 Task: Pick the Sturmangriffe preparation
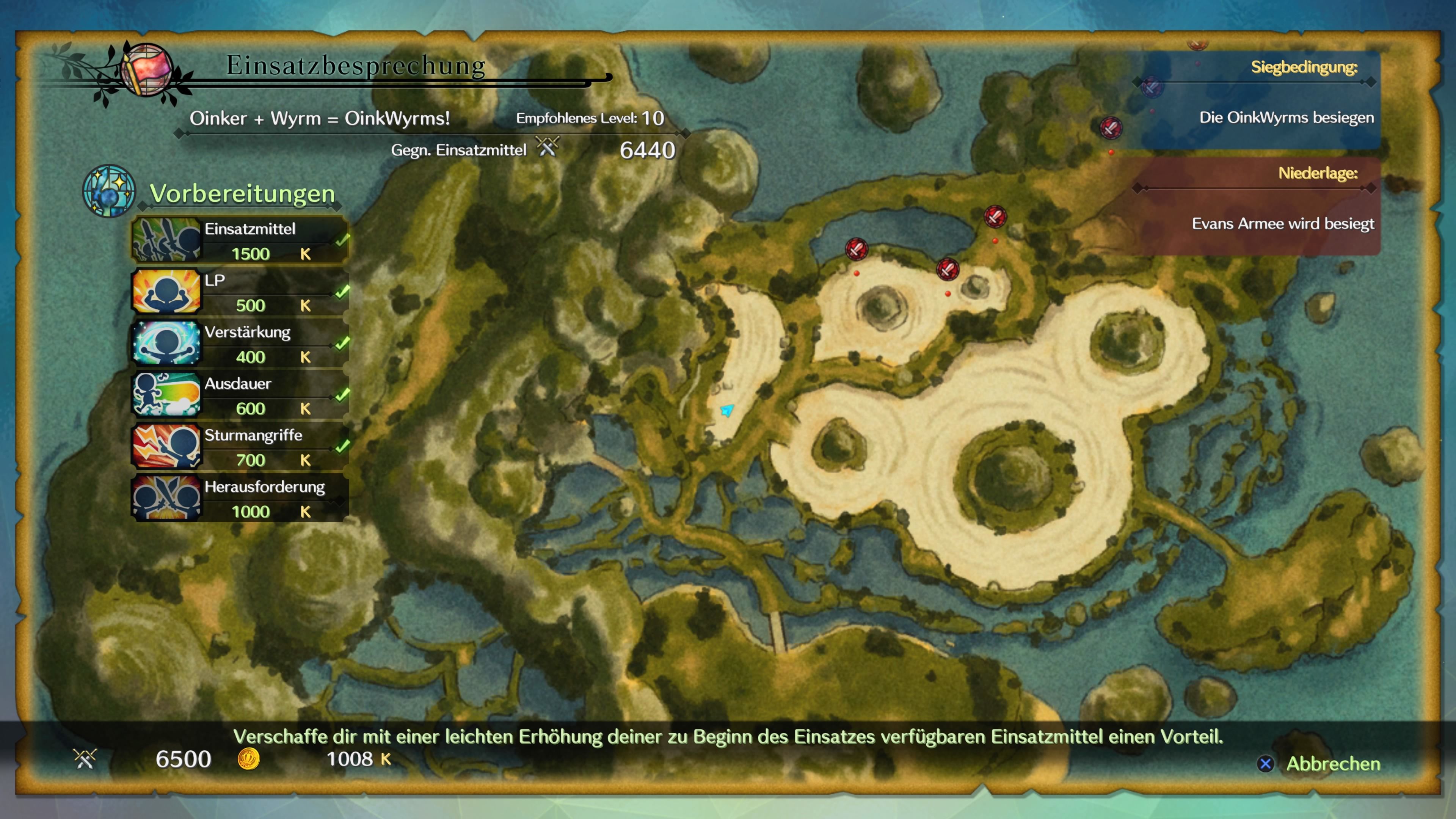[240, 447]
